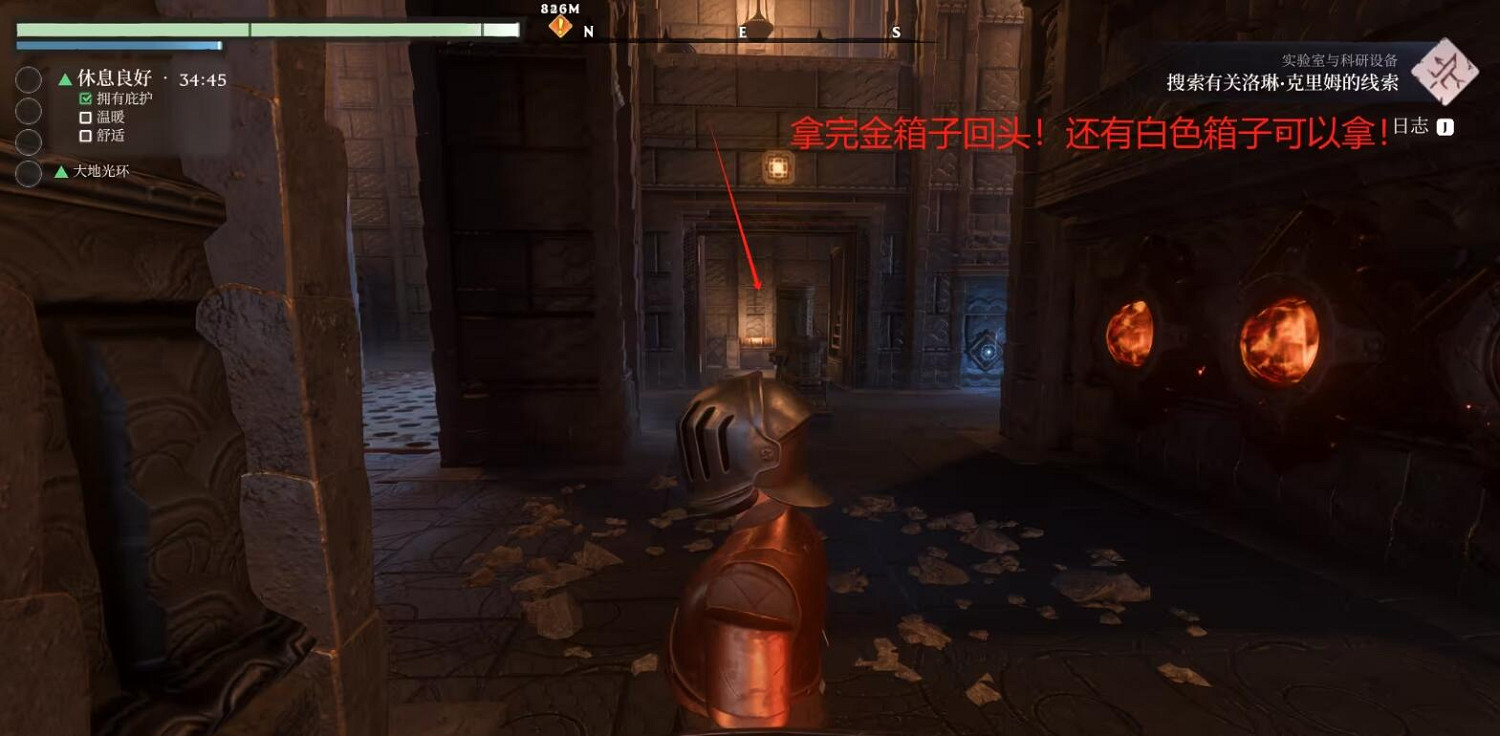
Task: Enable the 温暖 condition checkbox
Action: click(x=85, y=118)
